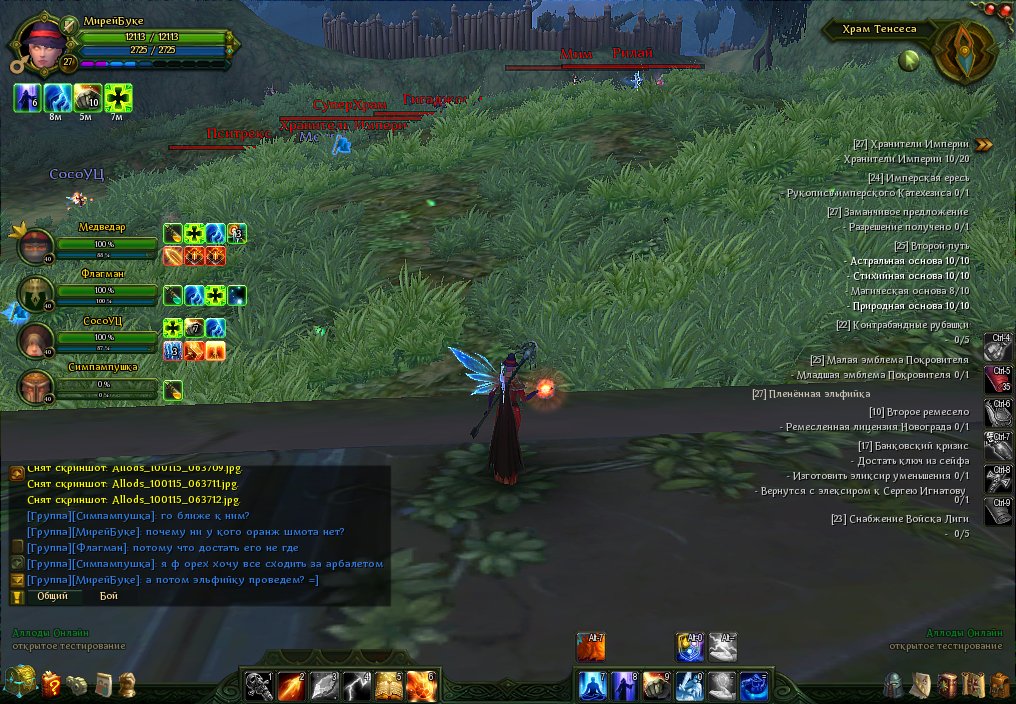Screen dimensions: 1016x704
Task: Select party member Медведар's portrait
Action: point(37,244)
